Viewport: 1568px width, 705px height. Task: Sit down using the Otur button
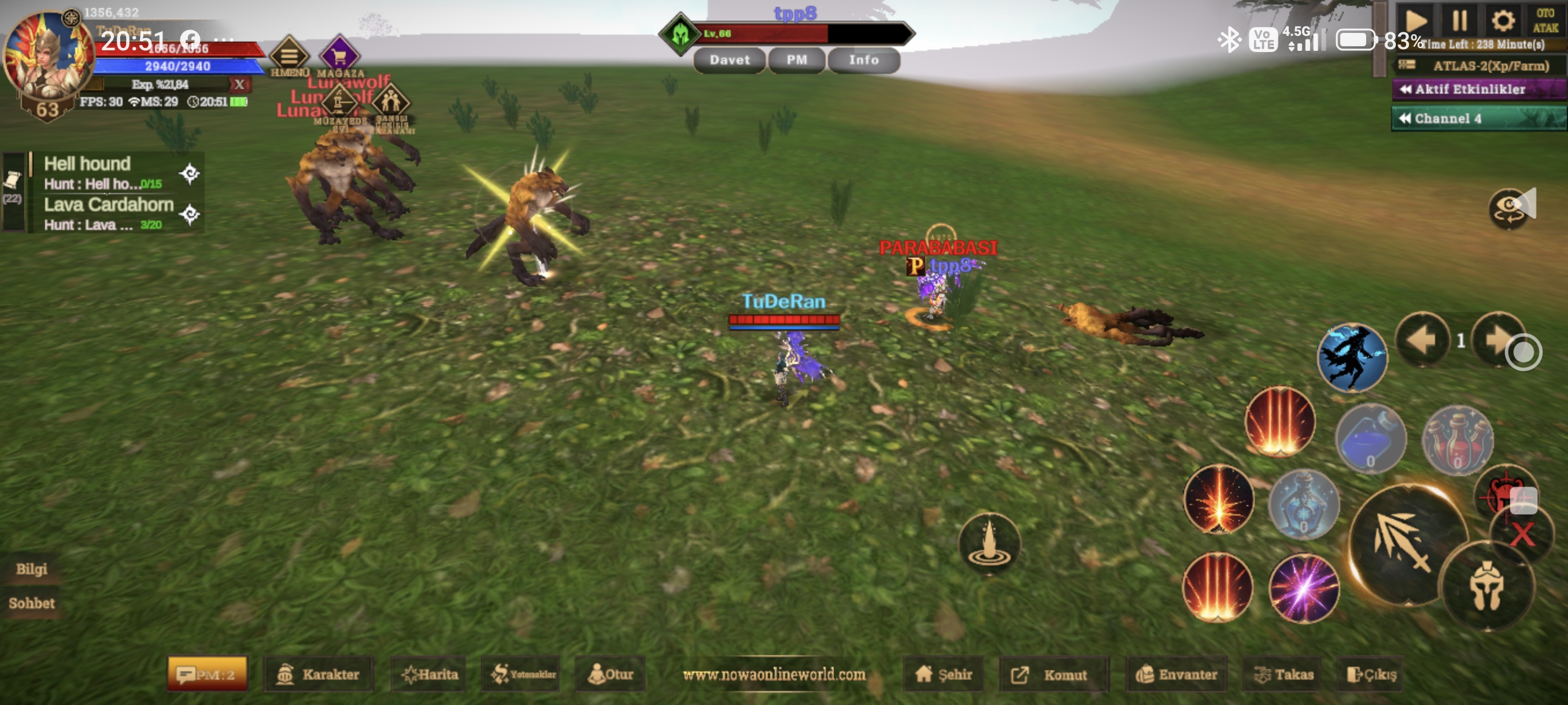[610, 674]
